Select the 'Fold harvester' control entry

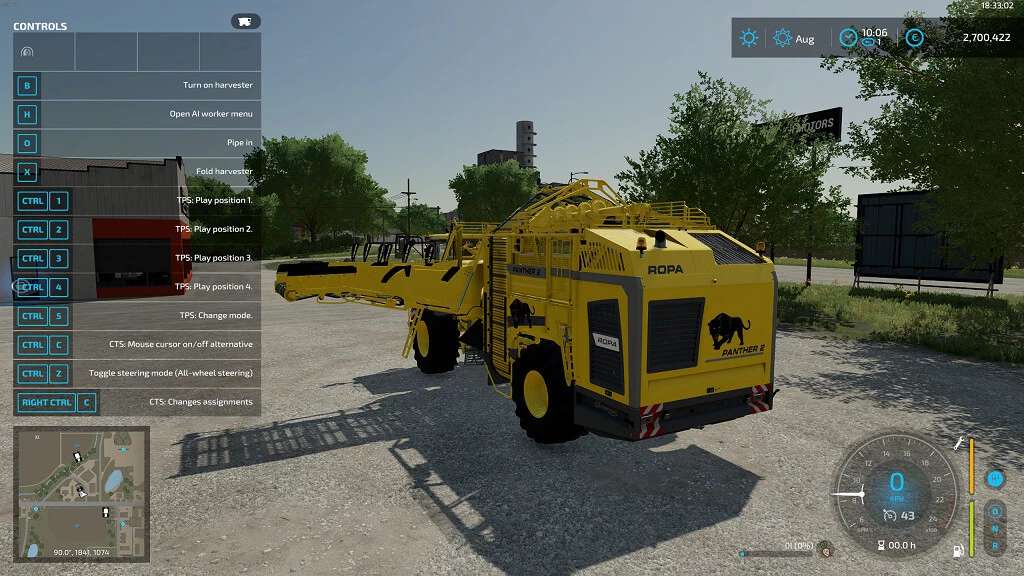(137, 172)
